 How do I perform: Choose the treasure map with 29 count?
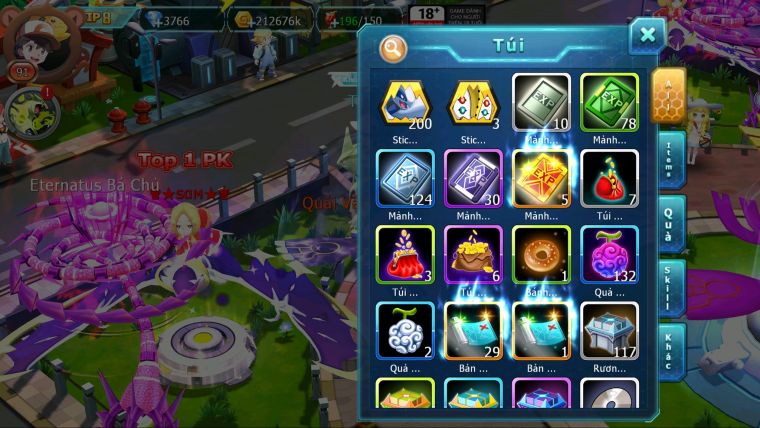(473, 331)
